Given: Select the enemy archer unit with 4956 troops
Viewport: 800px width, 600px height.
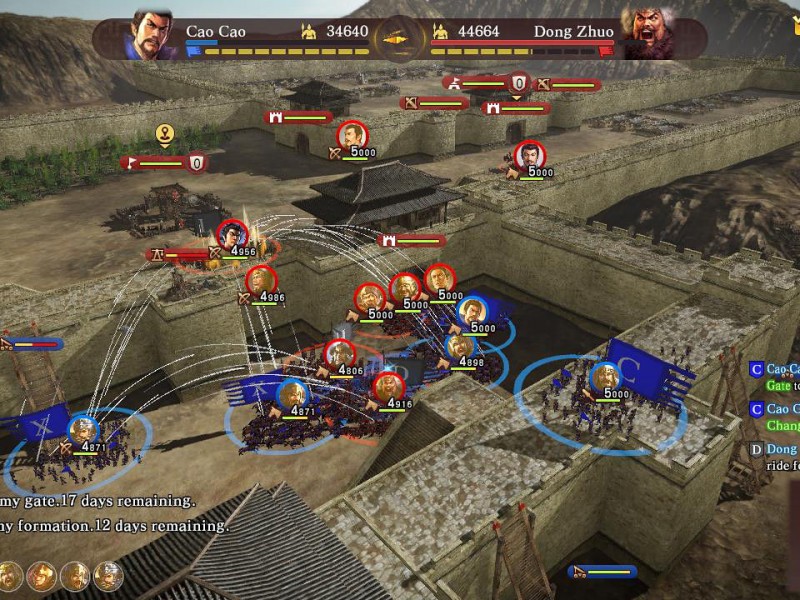Looking at the screenshot, I should 232,235.
